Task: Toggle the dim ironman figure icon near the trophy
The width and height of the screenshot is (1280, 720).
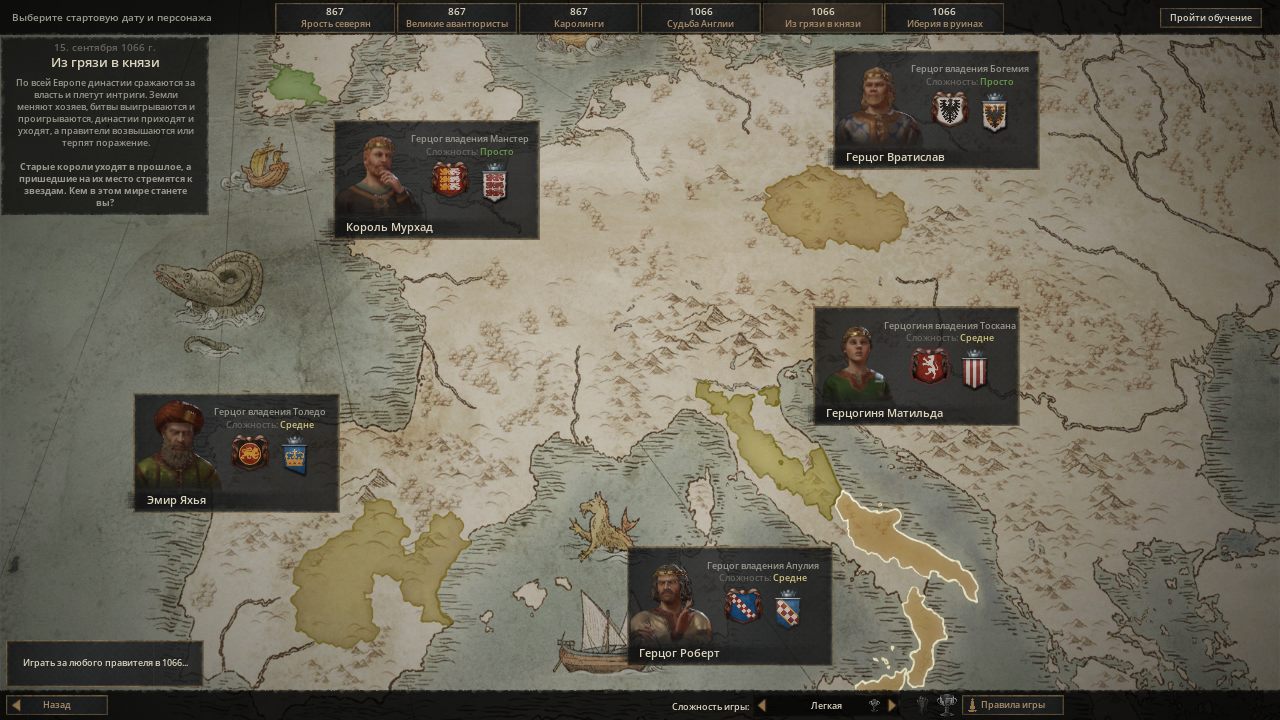Action: (x=921, y=705)
